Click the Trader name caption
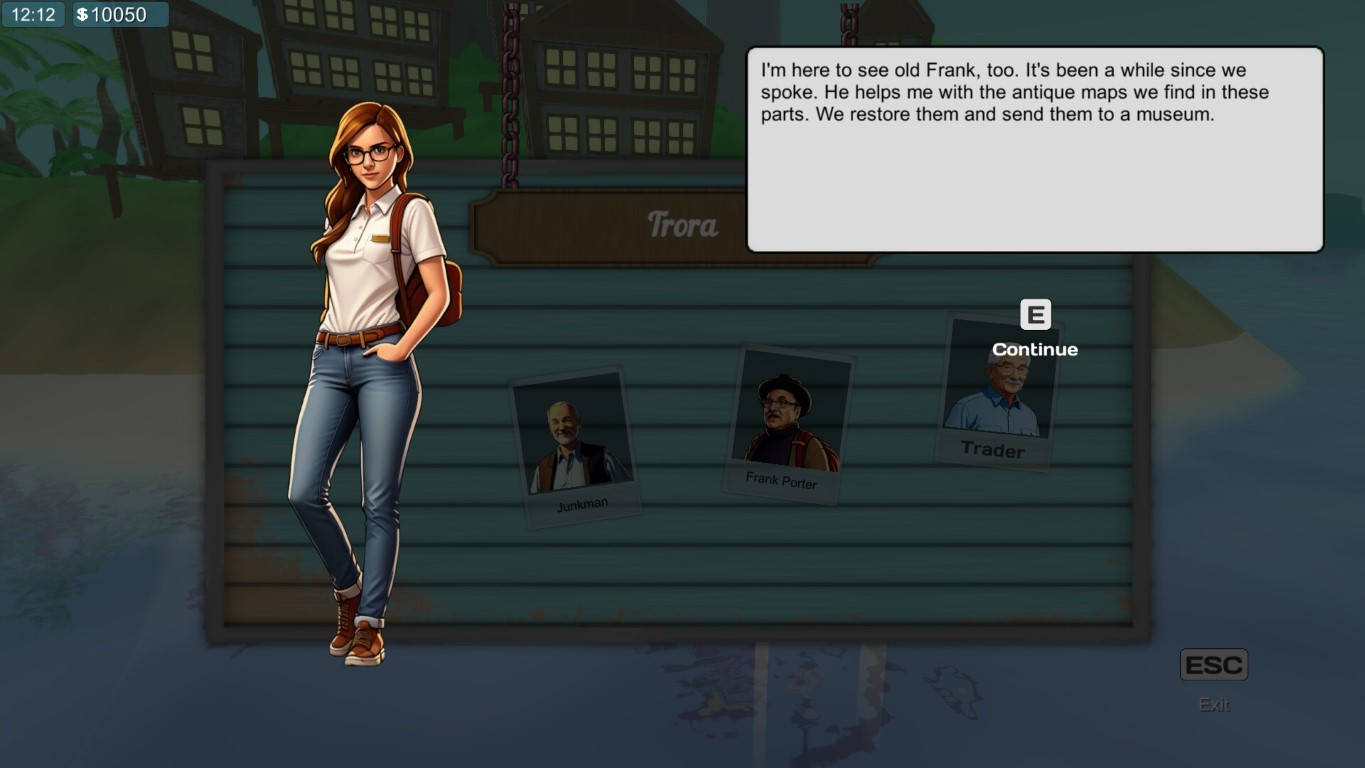This screenshot has height=768, width=1365. click(x=993, y=450)
